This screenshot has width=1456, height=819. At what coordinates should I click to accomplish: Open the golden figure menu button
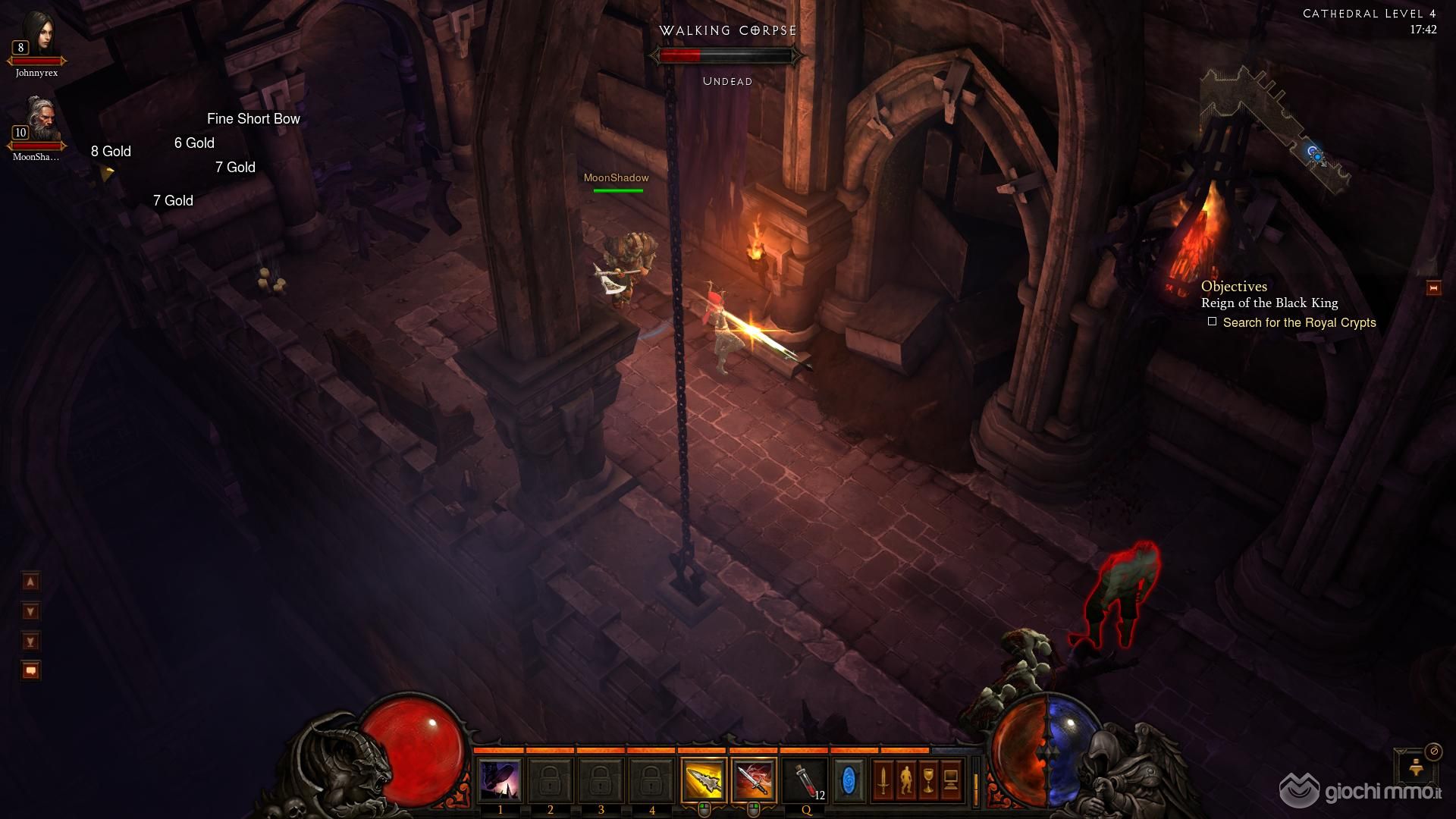point(905,781)
